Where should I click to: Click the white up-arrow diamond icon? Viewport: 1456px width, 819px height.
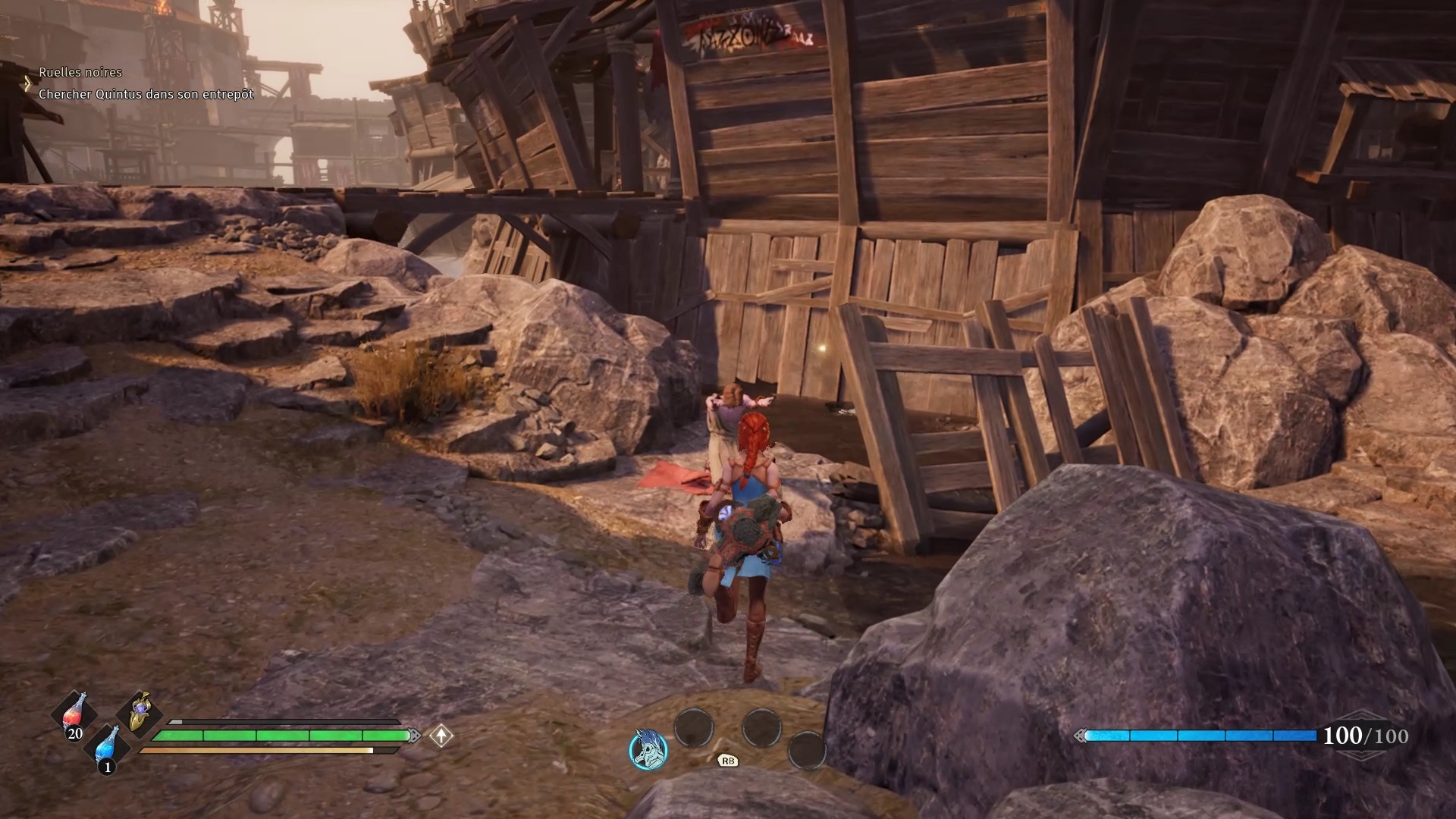tap(441, 736)
